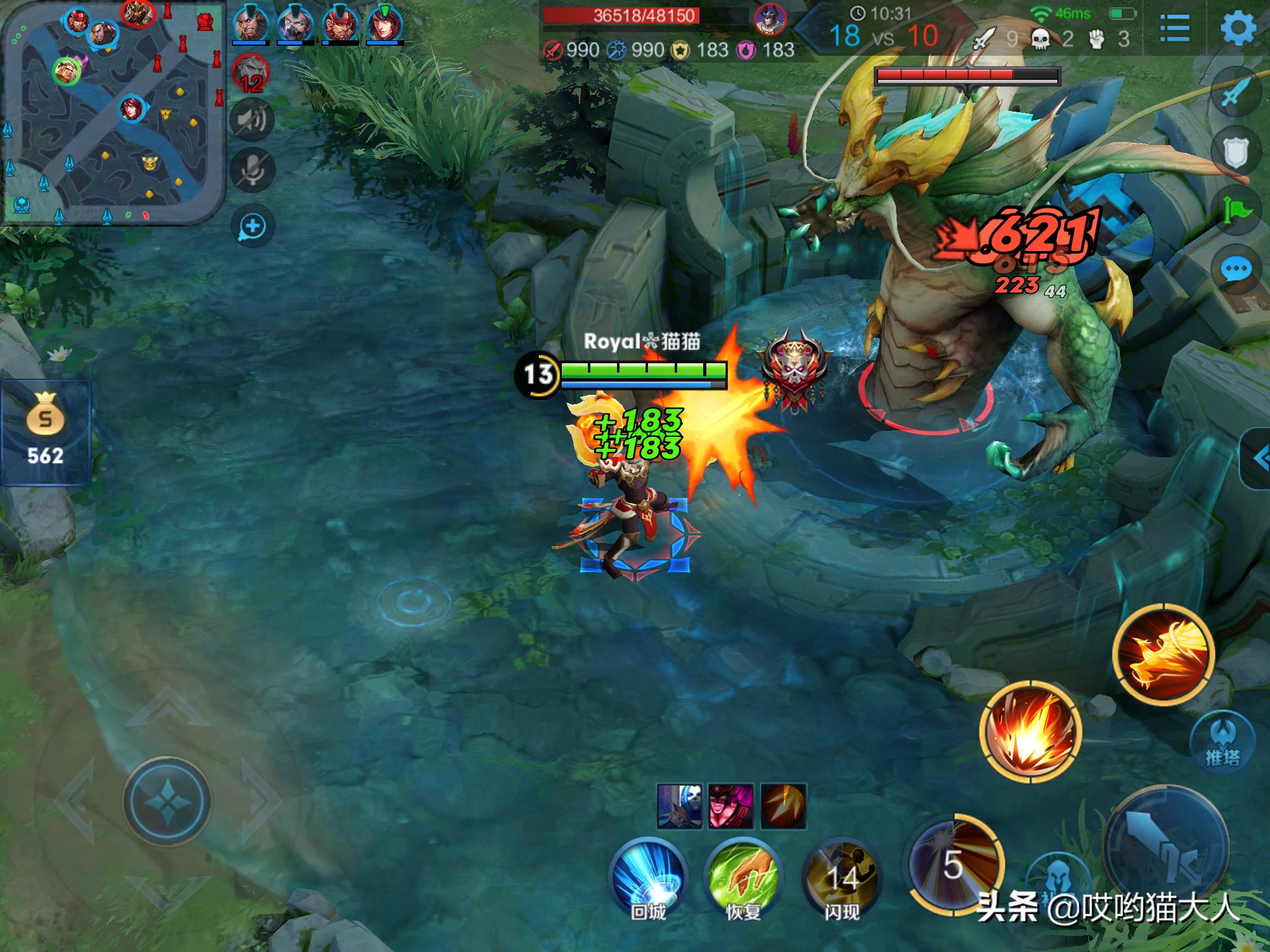Send the shield defend signal
1270x952 pixels.
click(x=1235, y=151)
